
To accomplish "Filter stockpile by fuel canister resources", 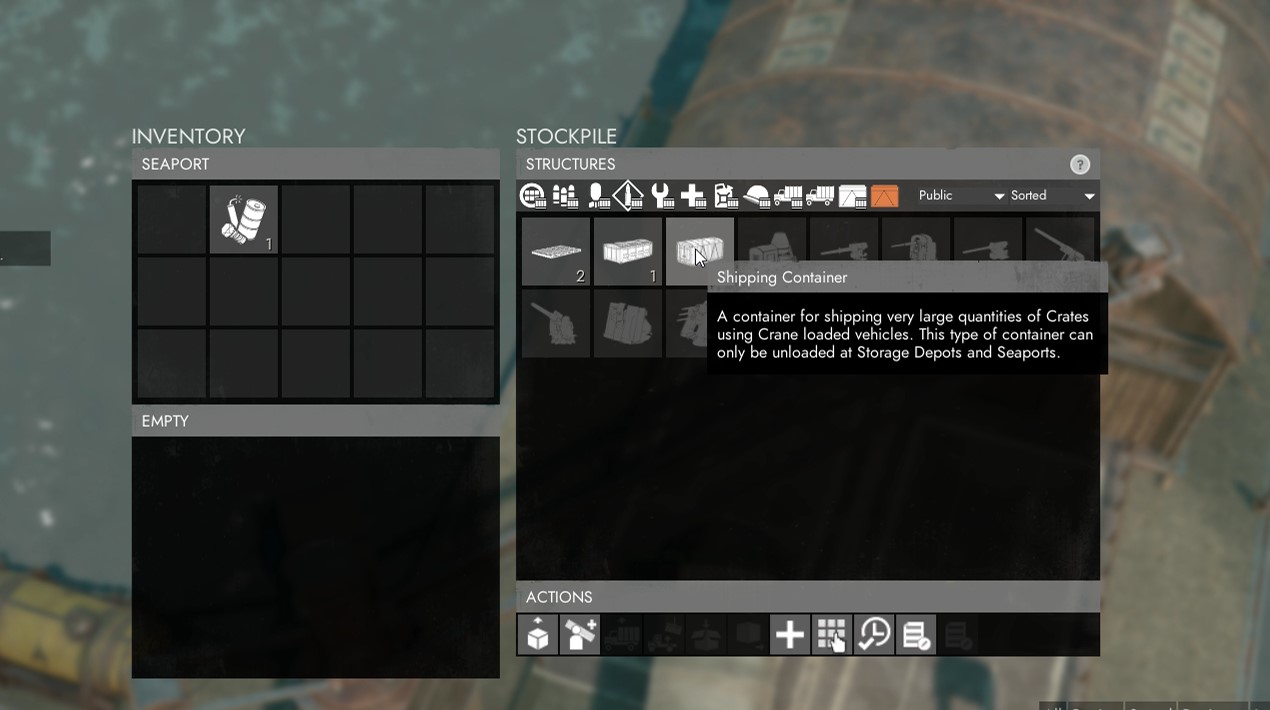I will tap(725, 196).
